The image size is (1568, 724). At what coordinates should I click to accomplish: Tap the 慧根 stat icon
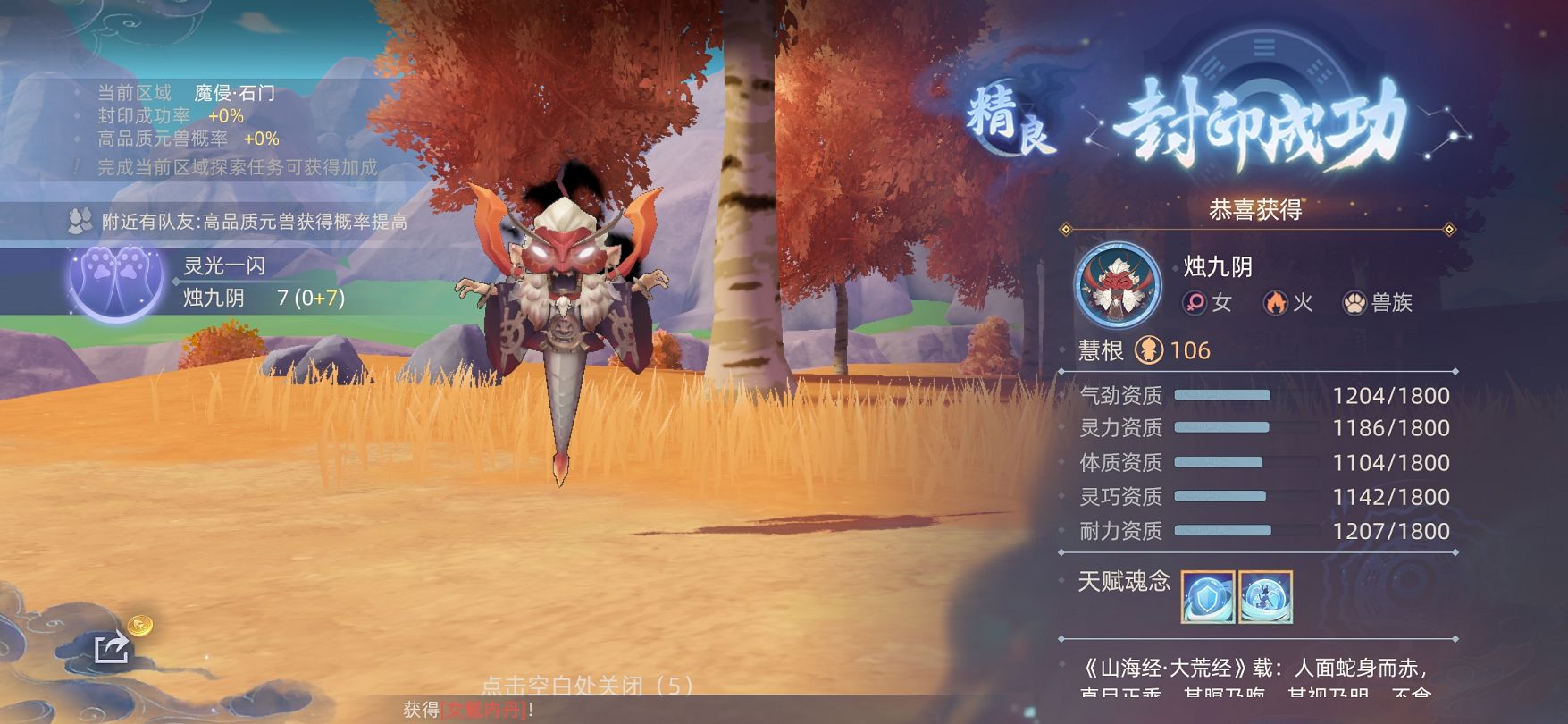pos(1149,349)
